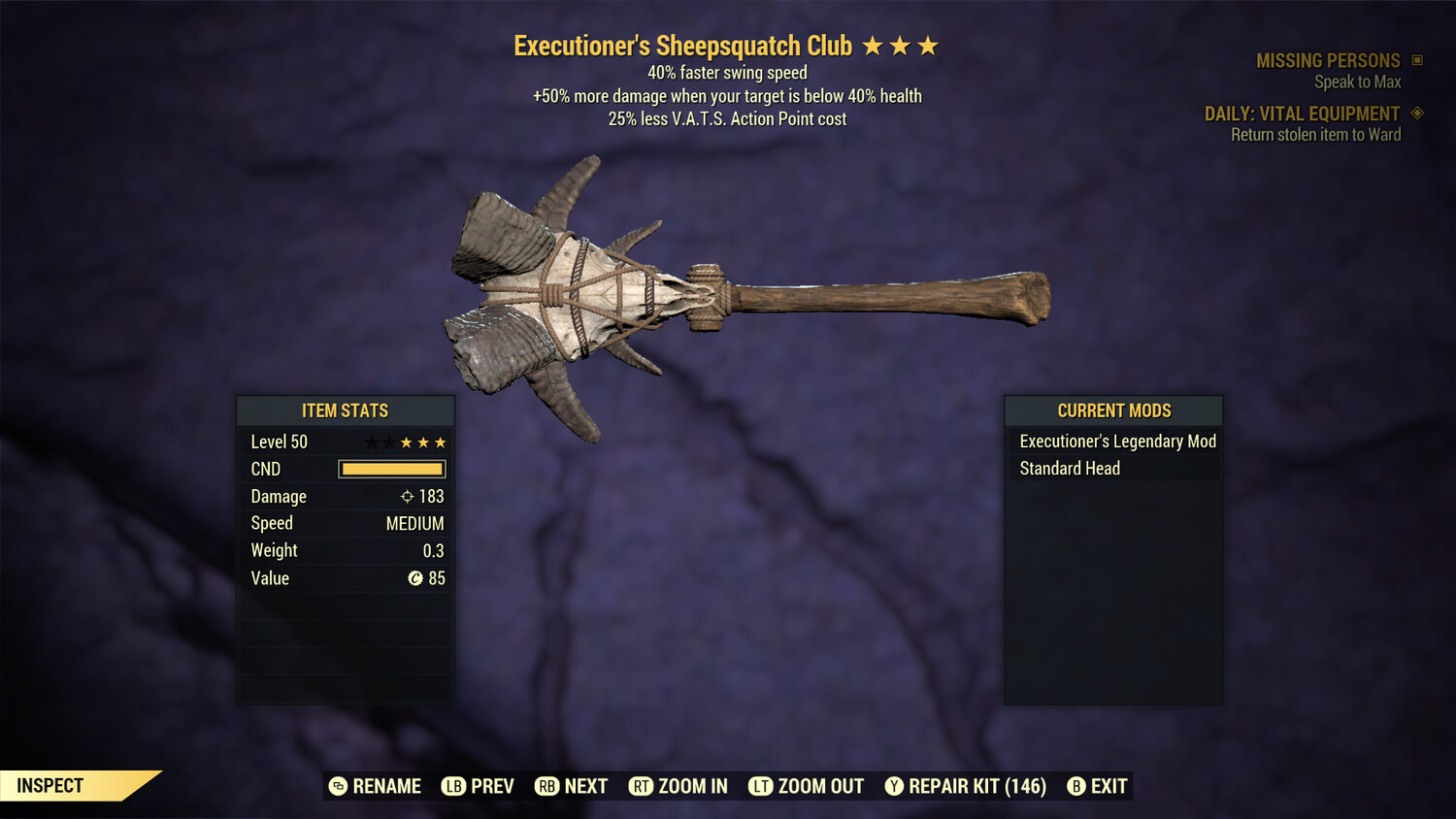1456x819 pixels.
Task: Click the quest marker beside MISSING PERSONS
Action: (x=1416, y=60)
